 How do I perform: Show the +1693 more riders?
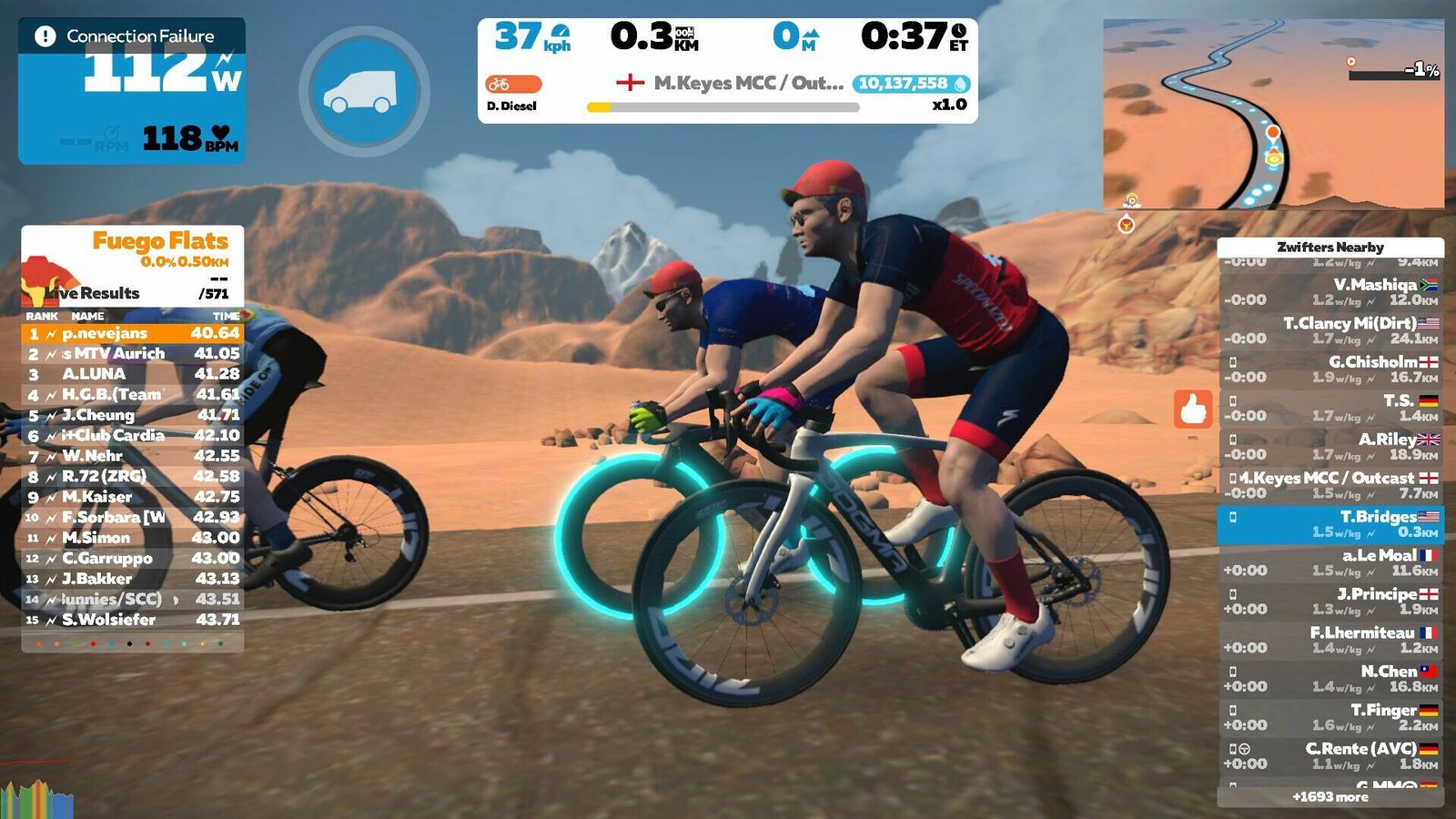pyautogui.click(x=1330, y=797)
